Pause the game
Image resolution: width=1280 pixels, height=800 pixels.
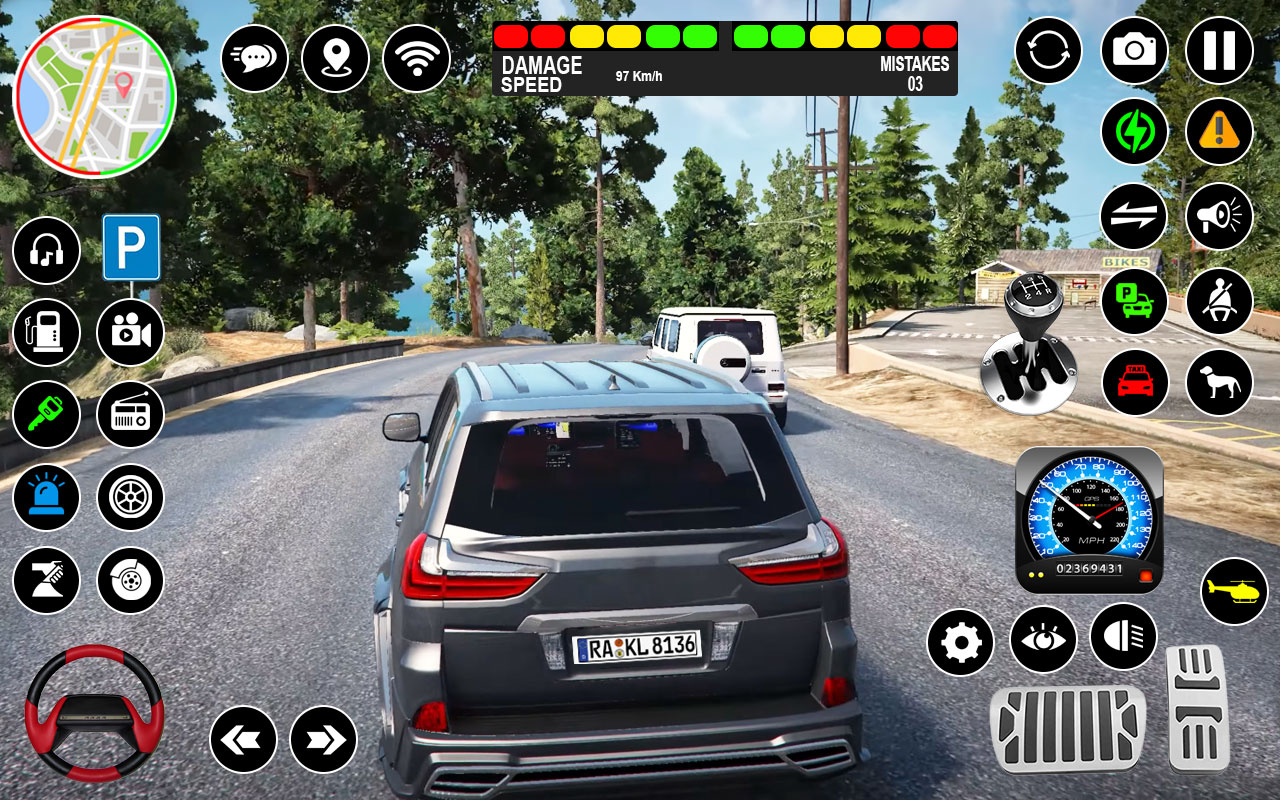[1219, 51]
